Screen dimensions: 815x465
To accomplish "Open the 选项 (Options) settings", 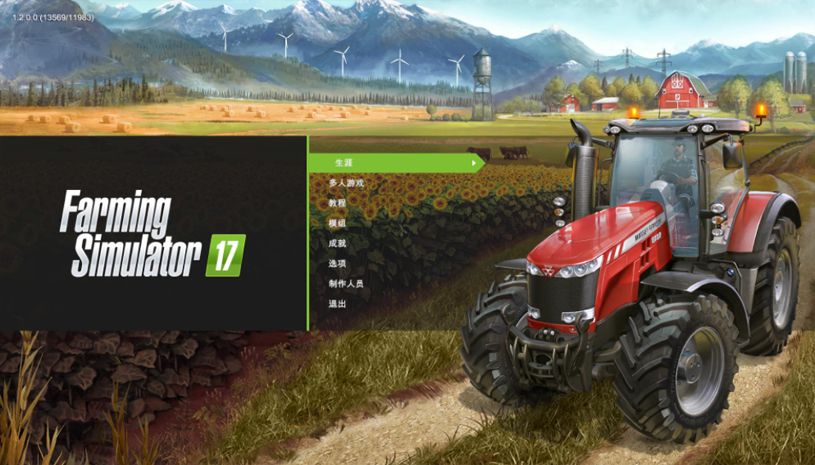I will click(x=337, y=263).
